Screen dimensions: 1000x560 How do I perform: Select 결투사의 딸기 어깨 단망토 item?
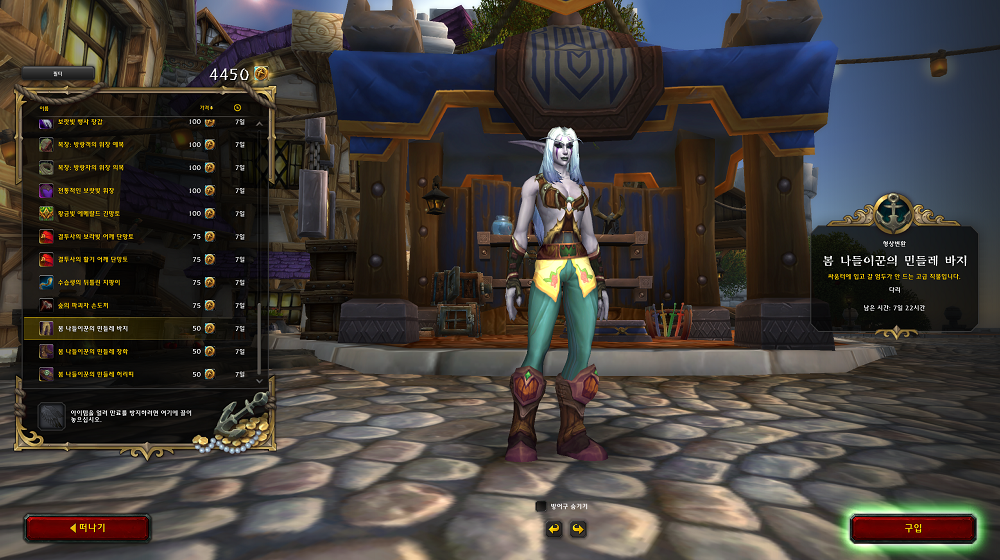coord(140,259)
